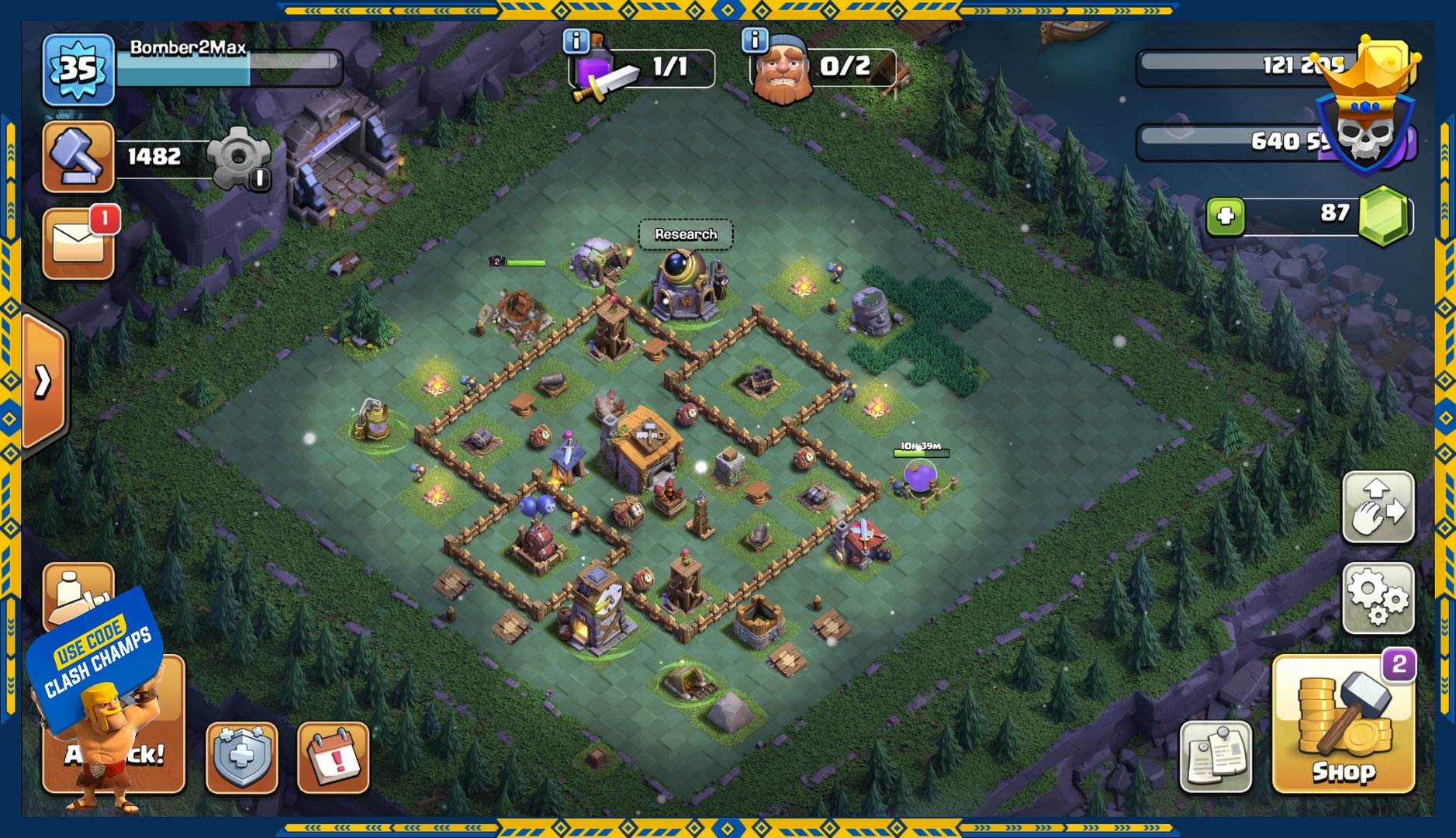Click the level 35 experience badge
This screenshot has height=838, width=1456.
point(78,70)
